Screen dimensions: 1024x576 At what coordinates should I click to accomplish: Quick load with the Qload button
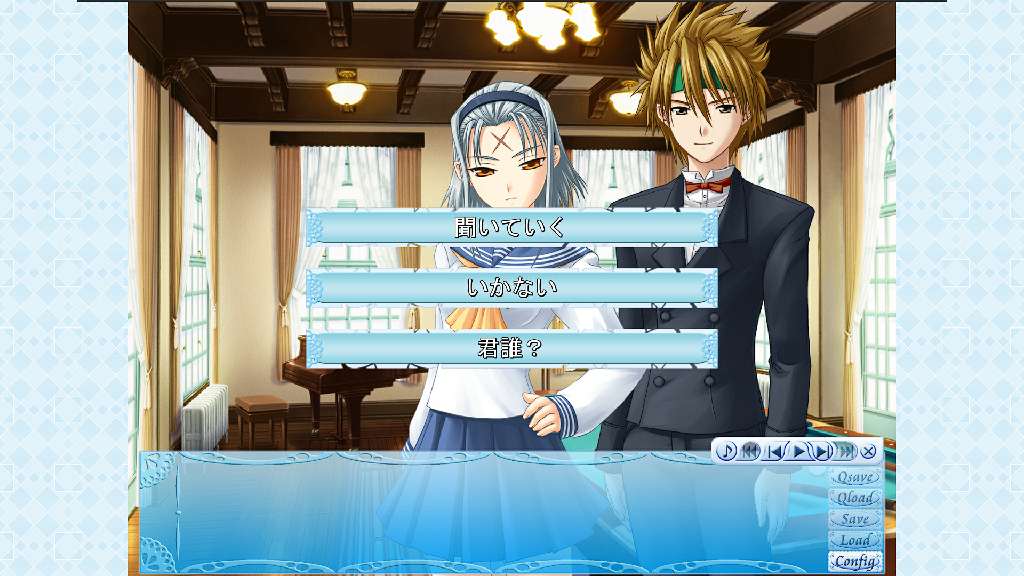pos(855,498)
